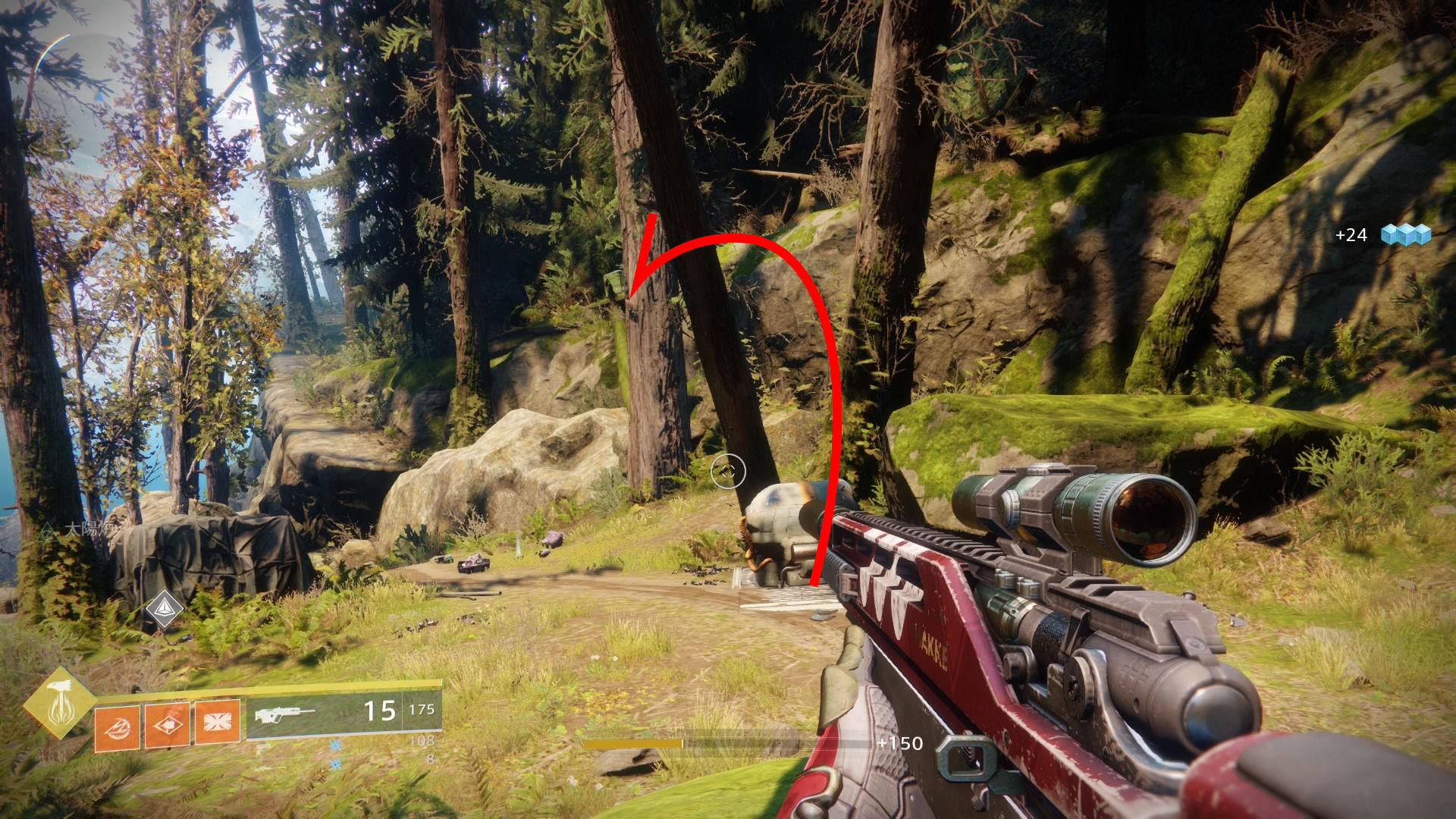Click the blue glimmer cubes icon
This screenshot has height=819, width=1456.
(1405, 234)
